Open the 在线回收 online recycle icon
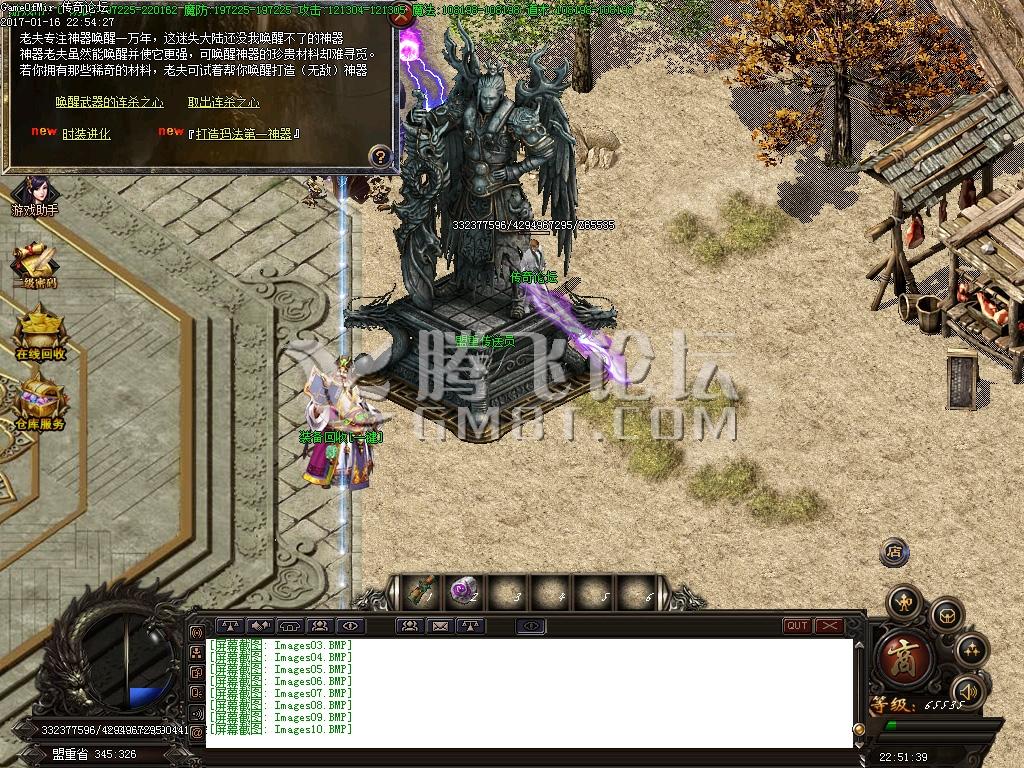The image size is (1024, 768). 39,333
